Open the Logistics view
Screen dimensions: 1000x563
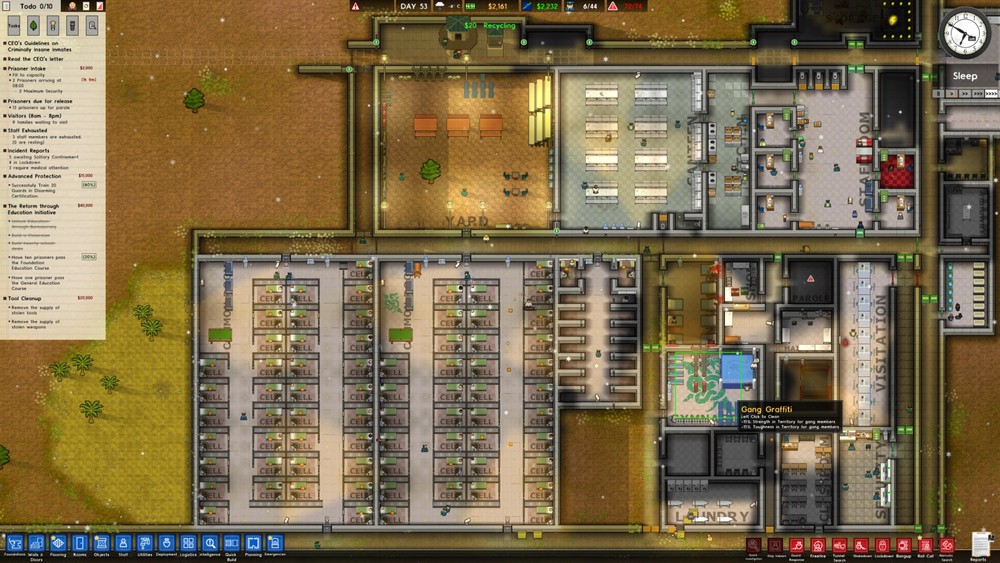point(188,542)
